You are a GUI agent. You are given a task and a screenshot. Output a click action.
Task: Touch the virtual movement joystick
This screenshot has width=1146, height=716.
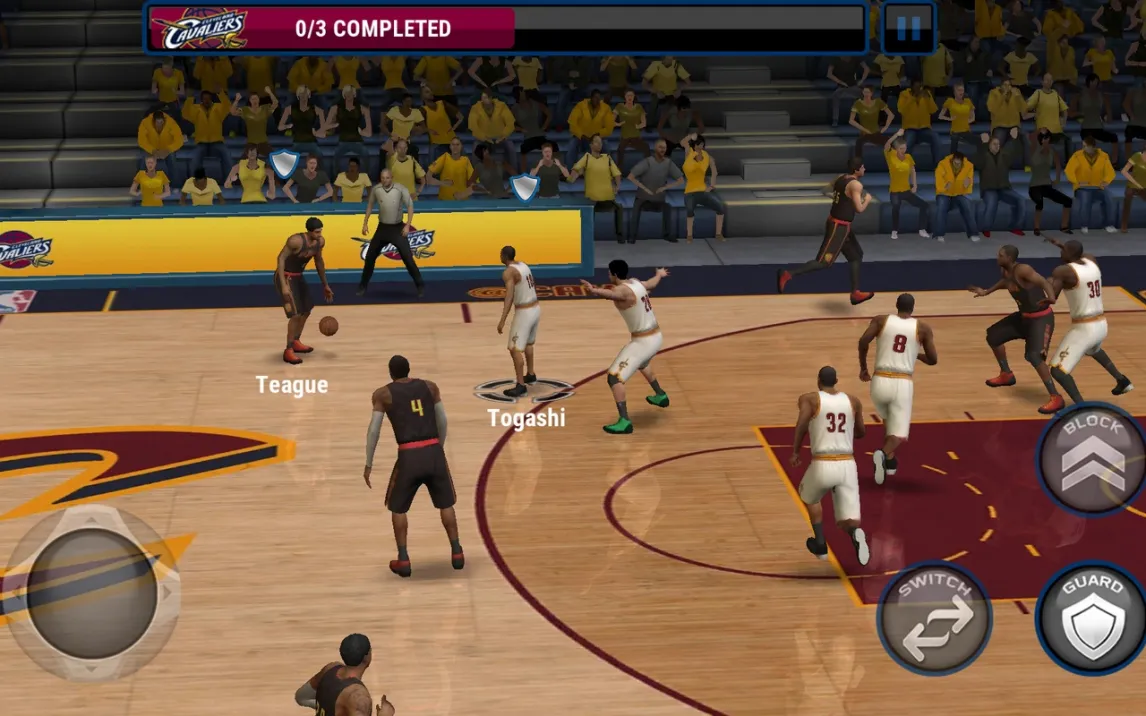tap(91, 593)
